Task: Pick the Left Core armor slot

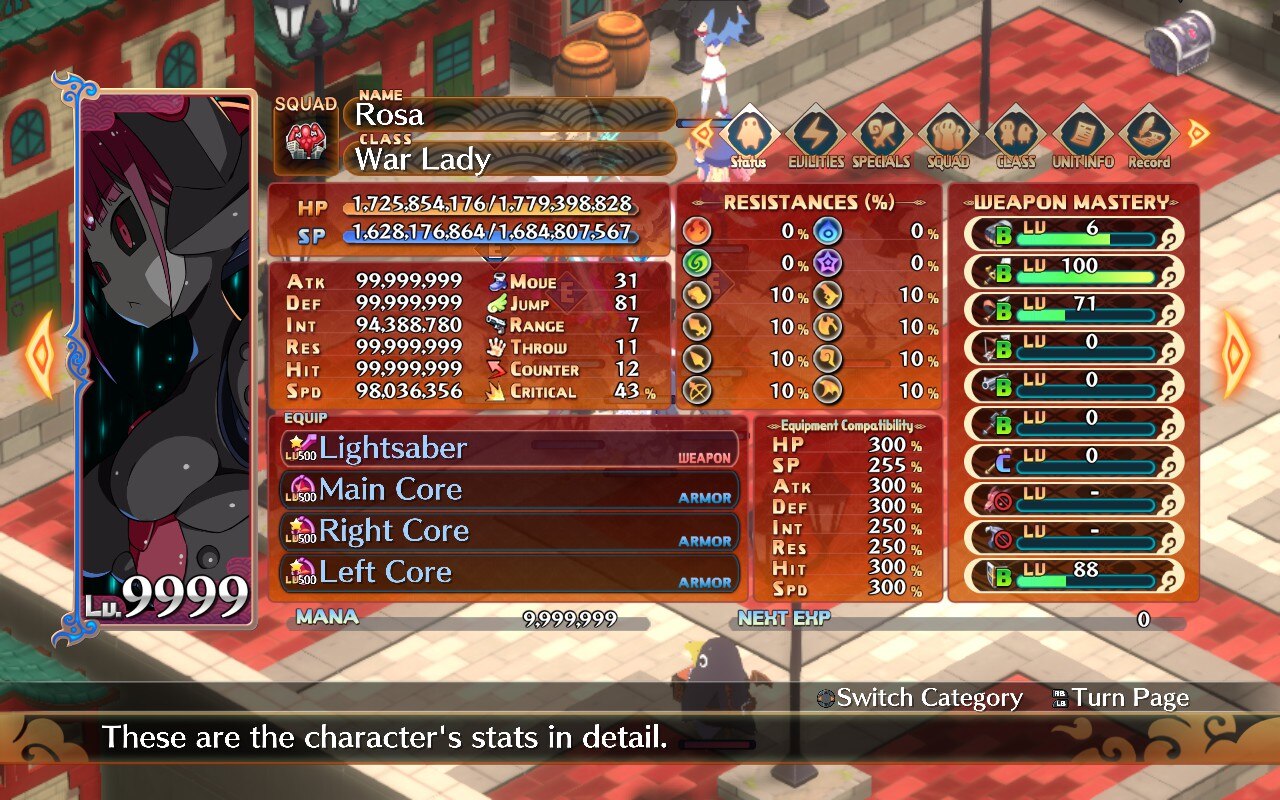Action: (x=510, y=573)
